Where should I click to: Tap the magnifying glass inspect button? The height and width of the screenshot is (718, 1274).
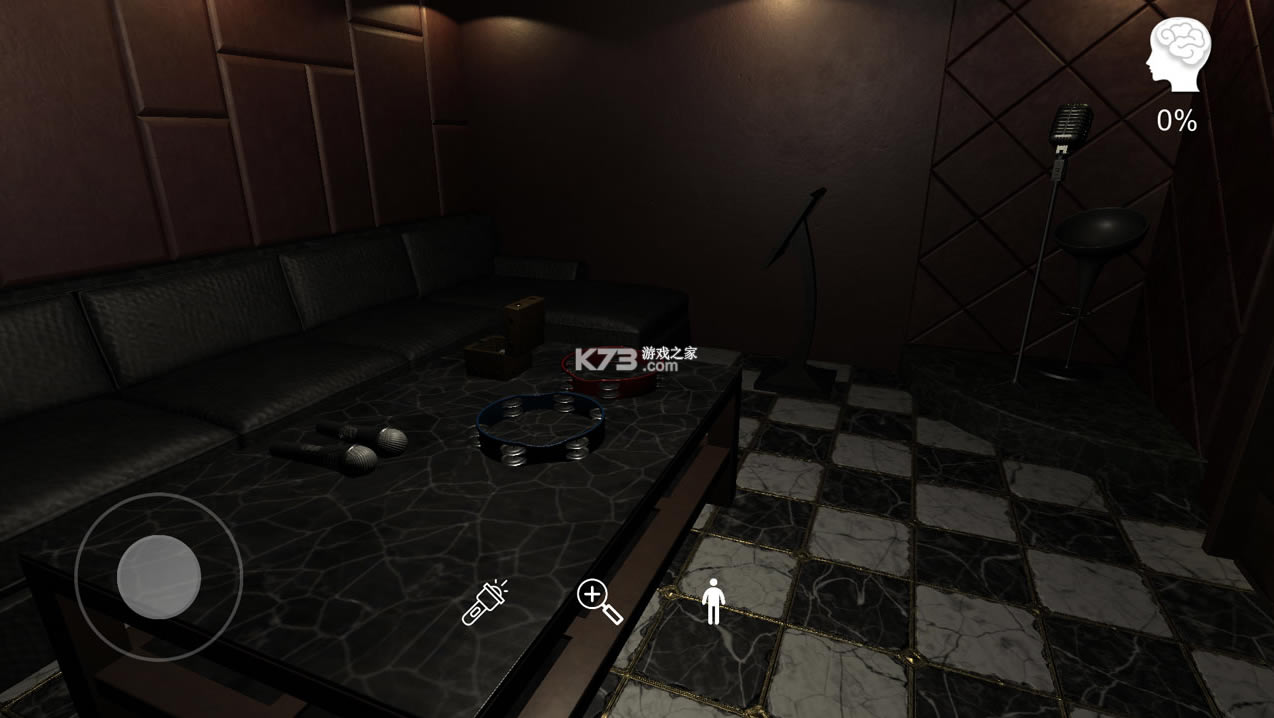[599, 601]
